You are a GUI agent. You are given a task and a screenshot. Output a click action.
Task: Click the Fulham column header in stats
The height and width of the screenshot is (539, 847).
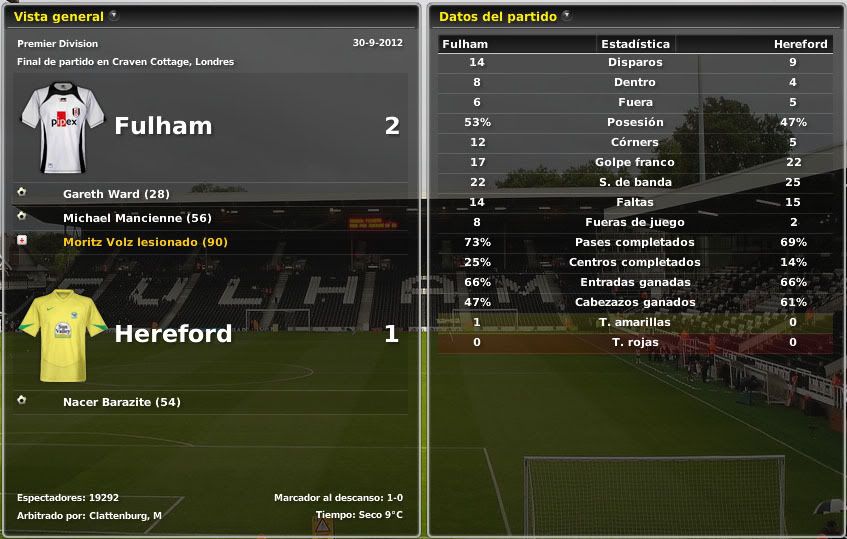(x=465, y=44)
